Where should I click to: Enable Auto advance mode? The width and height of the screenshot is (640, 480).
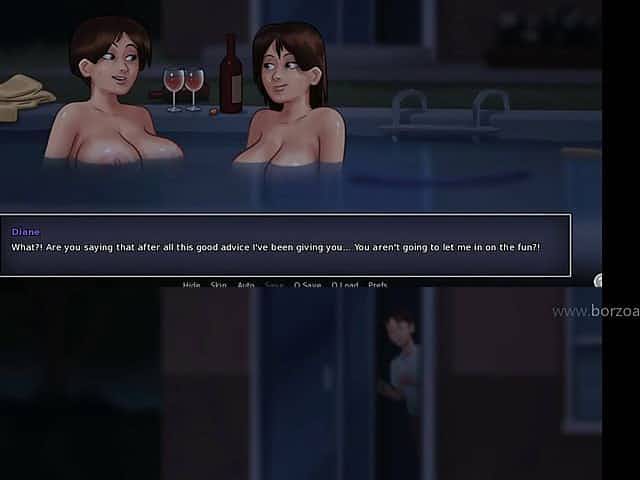click(246, 285)
